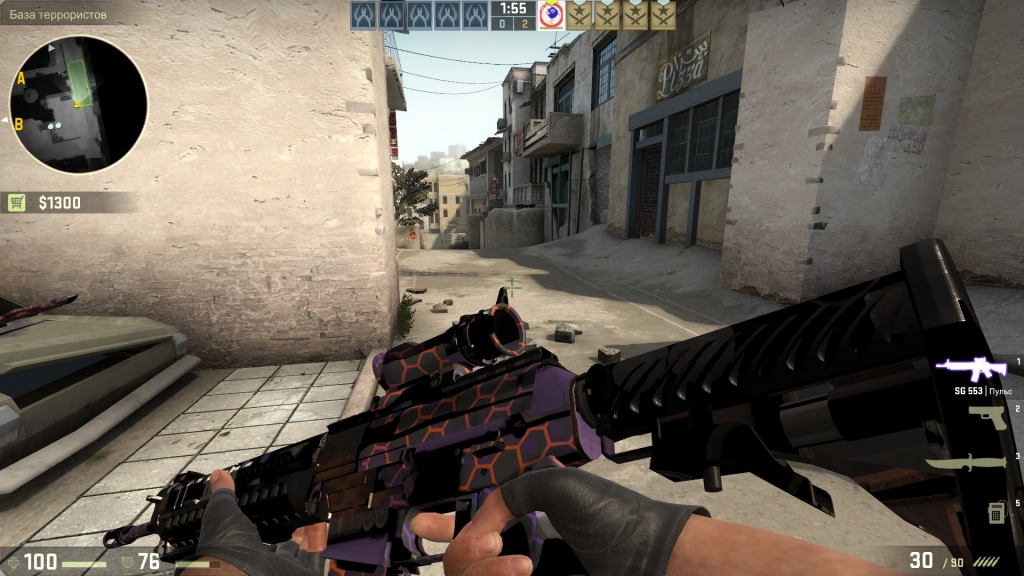
Task: Select the SG 553 rifle slot
Action: pyautogui.click(x=970, y=369)
